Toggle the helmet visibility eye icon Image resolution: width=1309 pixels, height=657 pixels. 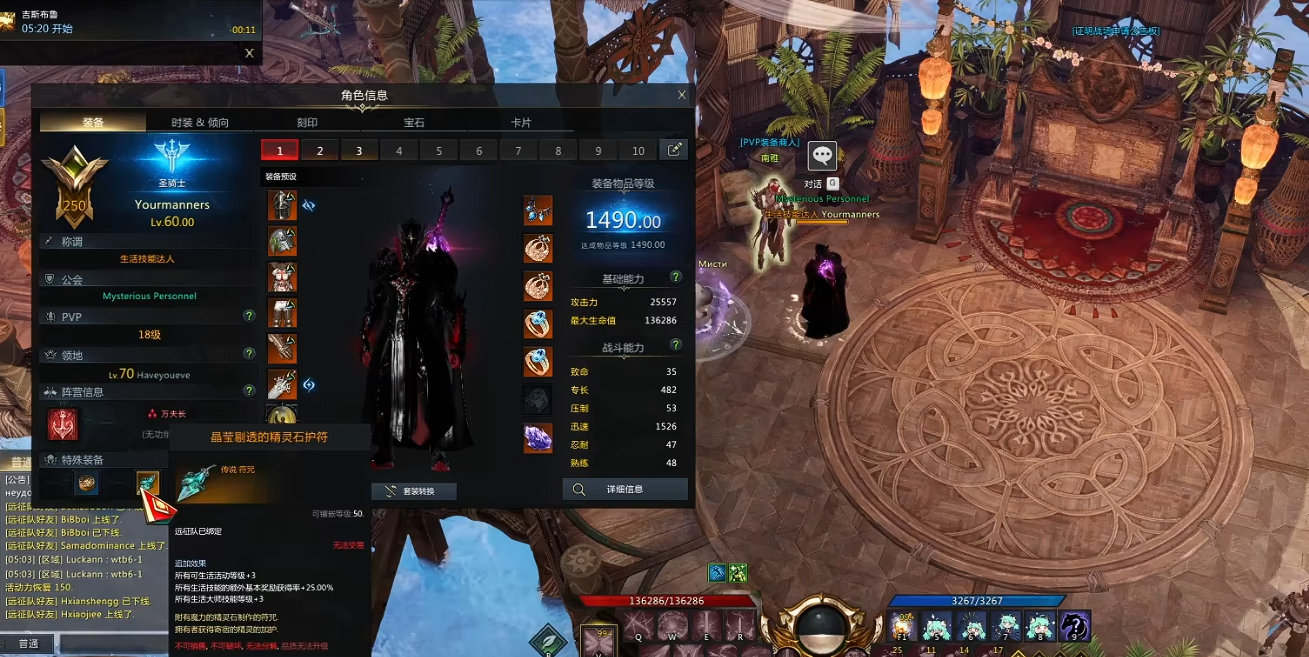(x=309, y=205)
